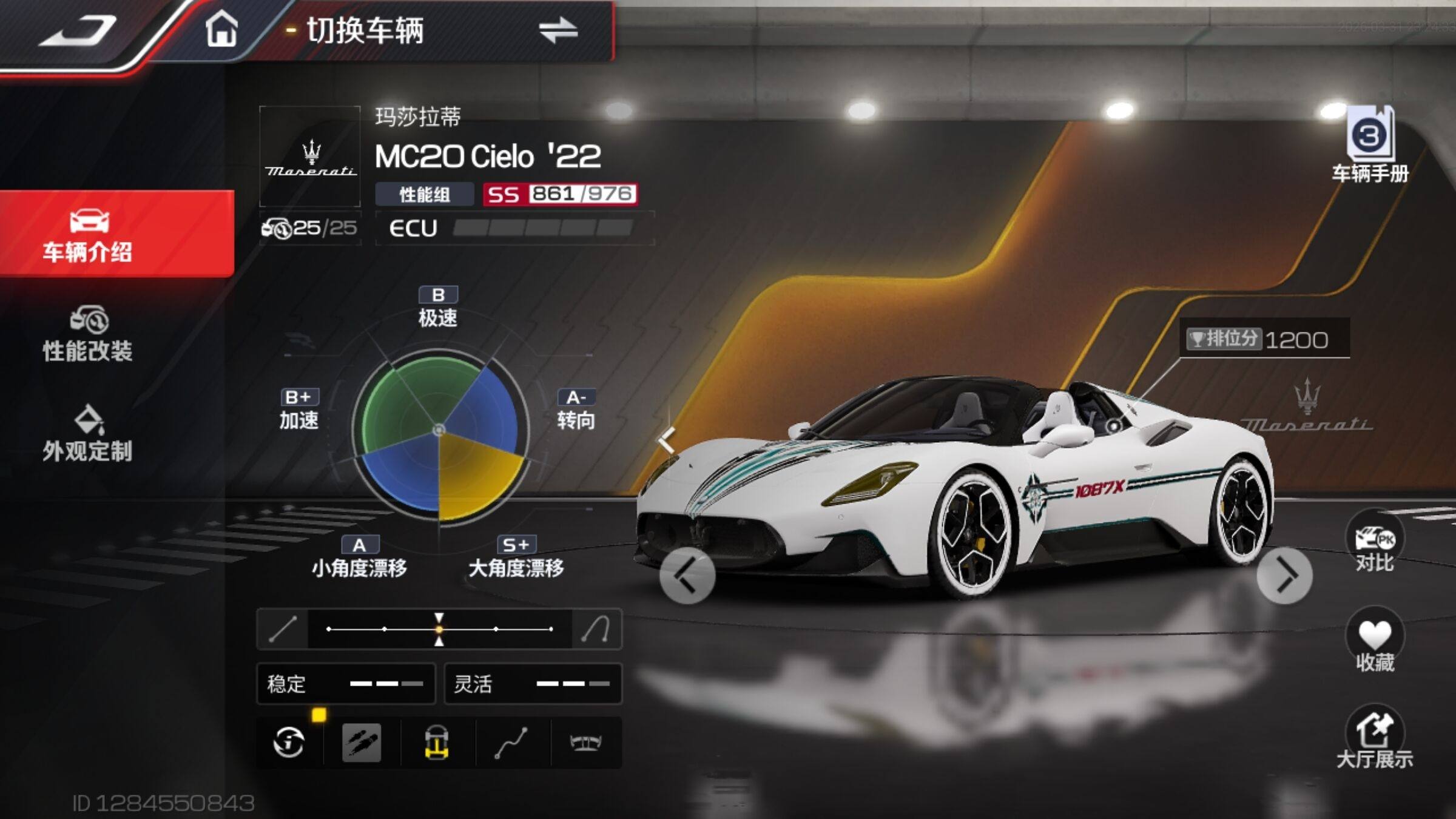
Task: Favorite this car using 收藏 heart
Action: pos(1375,642)
